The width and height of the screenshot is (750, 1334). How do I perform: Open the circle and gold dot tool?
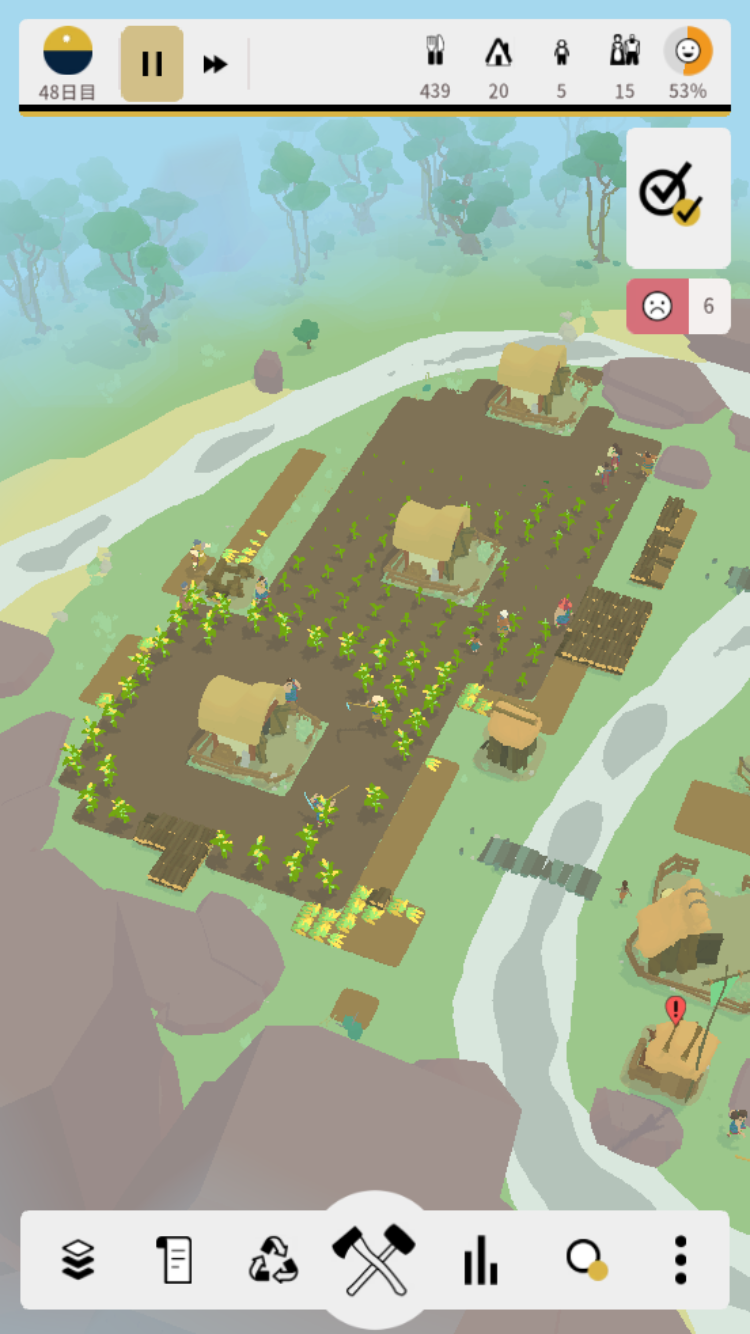(585, 1259)
